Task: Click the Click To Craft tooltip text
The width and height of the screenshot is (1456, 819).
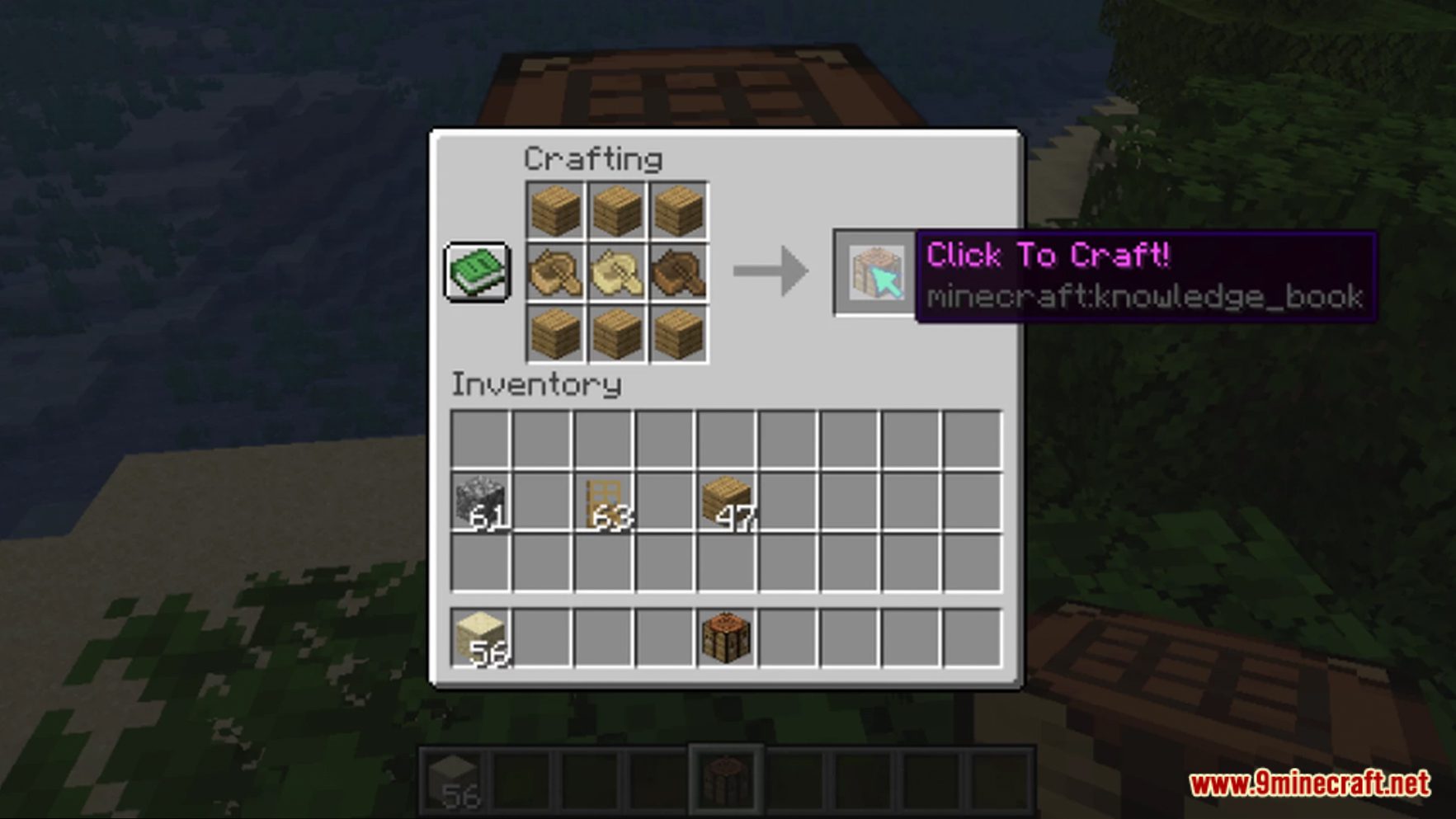Action: click(1049, 256)
